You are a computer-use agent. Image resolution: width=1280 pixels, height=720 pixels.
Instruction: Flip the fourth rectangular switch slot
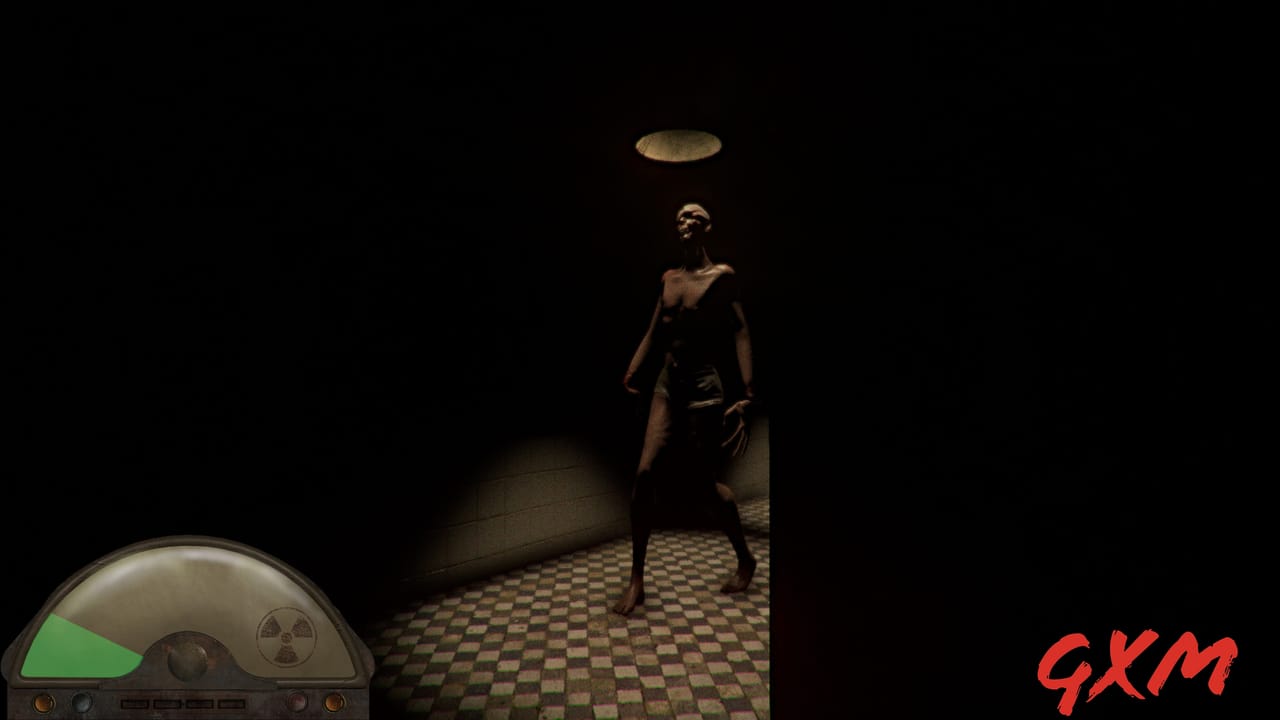pyautogui.click(x=231, y=703)
